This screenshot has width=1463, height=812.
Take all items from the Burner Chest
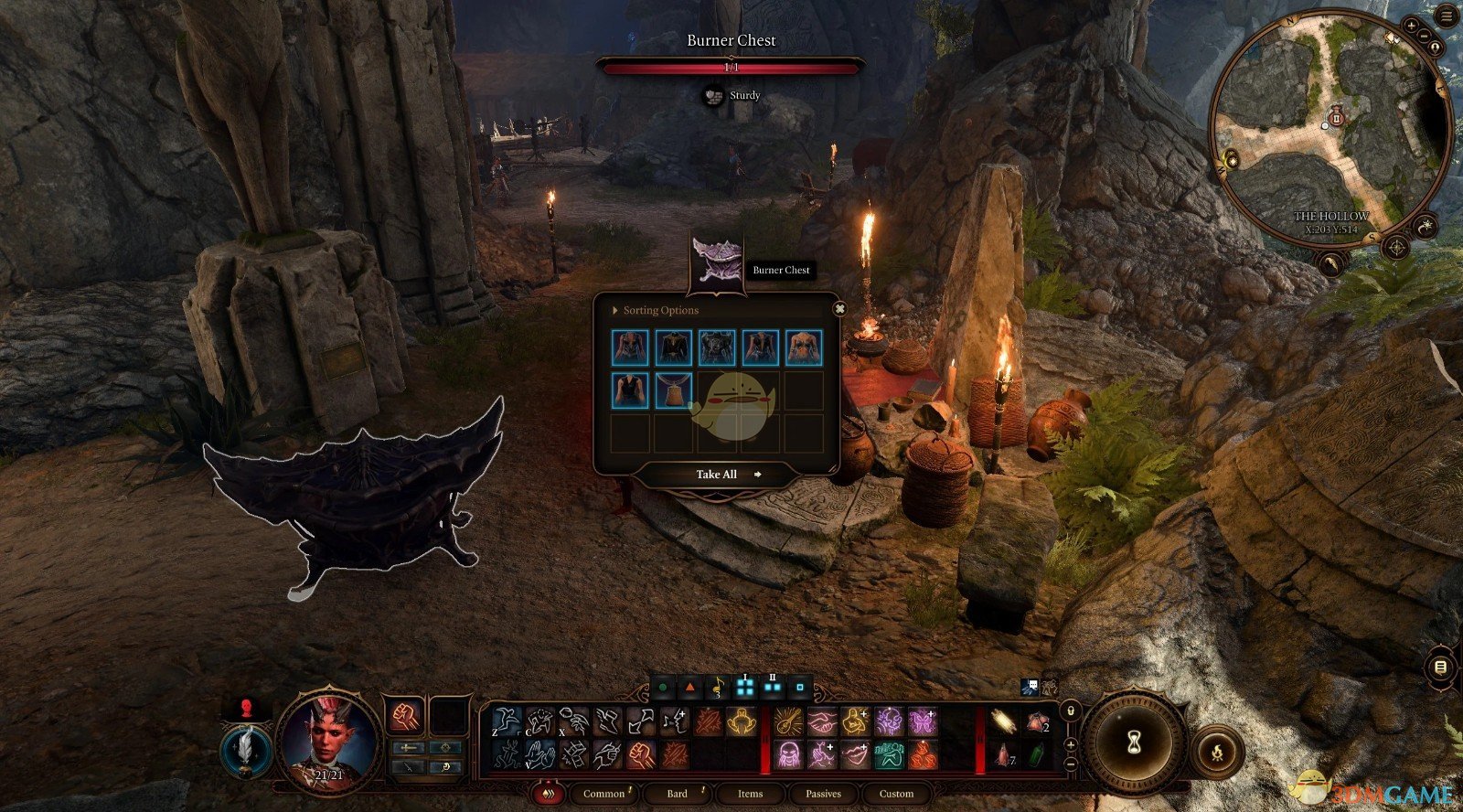[717, 475]
